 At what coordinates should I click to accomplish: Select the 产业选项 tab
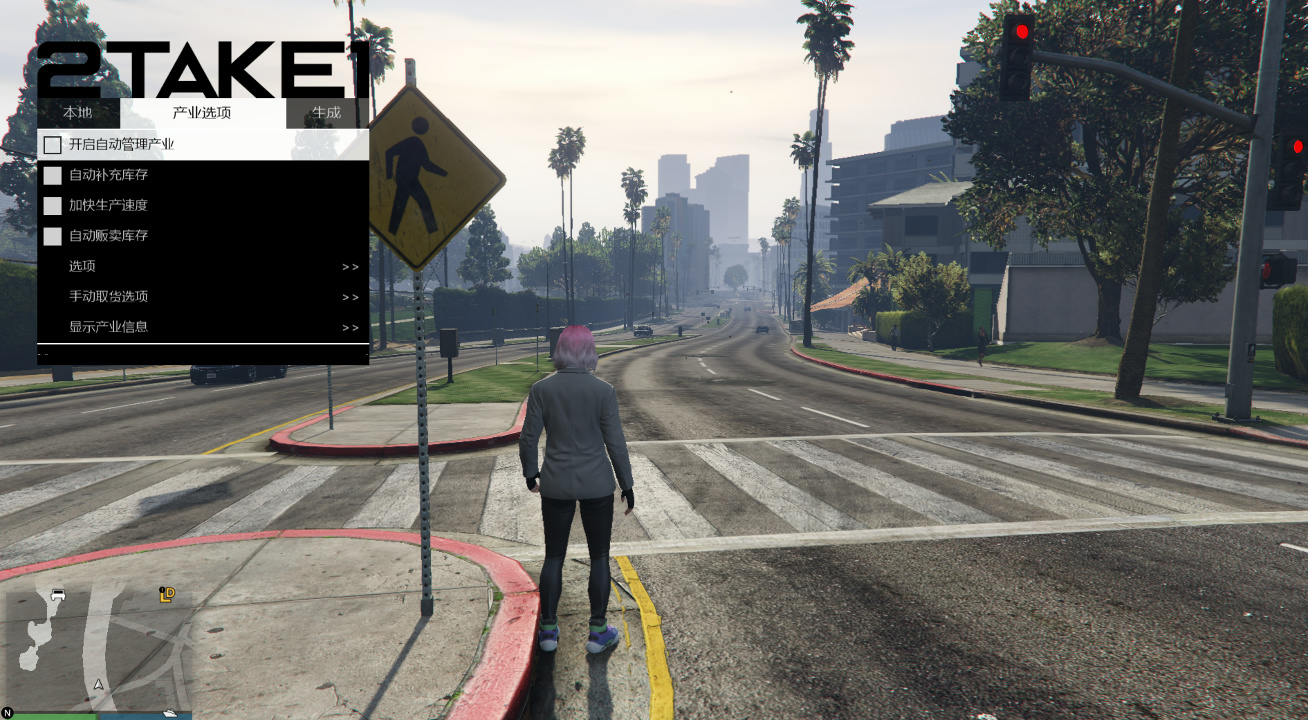pyautogui.click(x=202, y=113)
